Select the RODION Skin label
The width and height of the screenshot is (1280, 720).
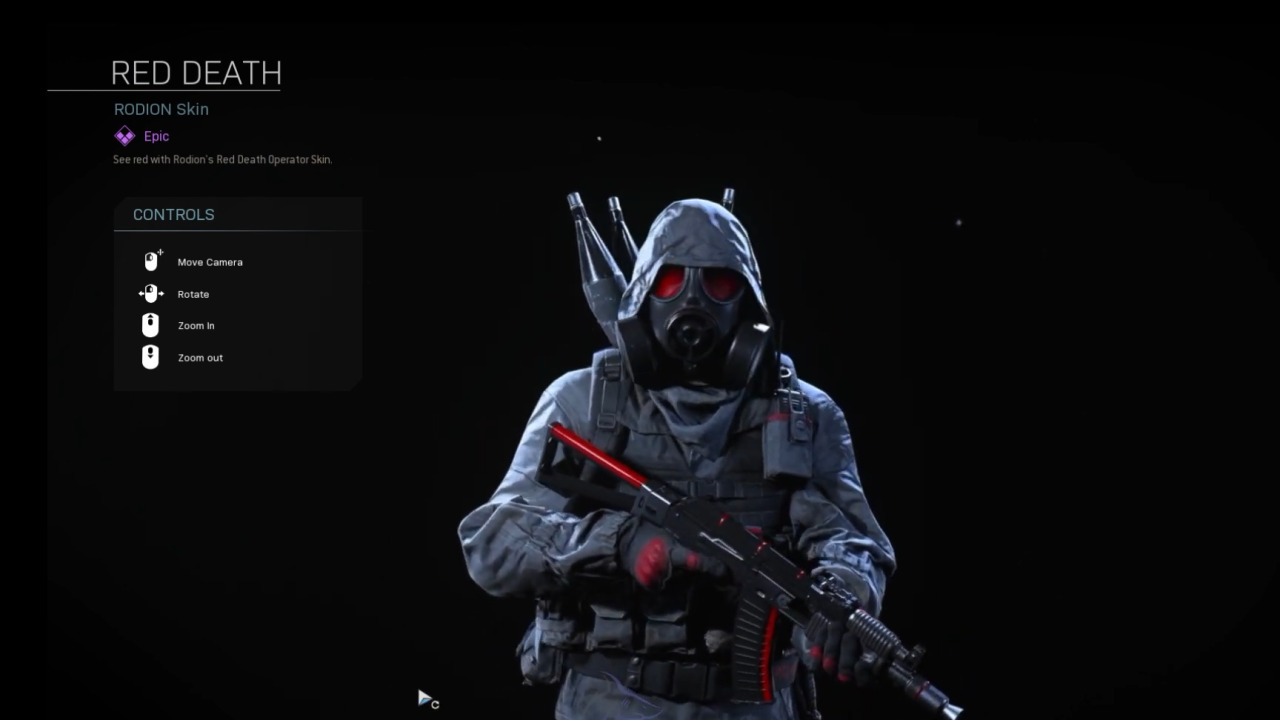pyautogui.click(x=160, y=109)
